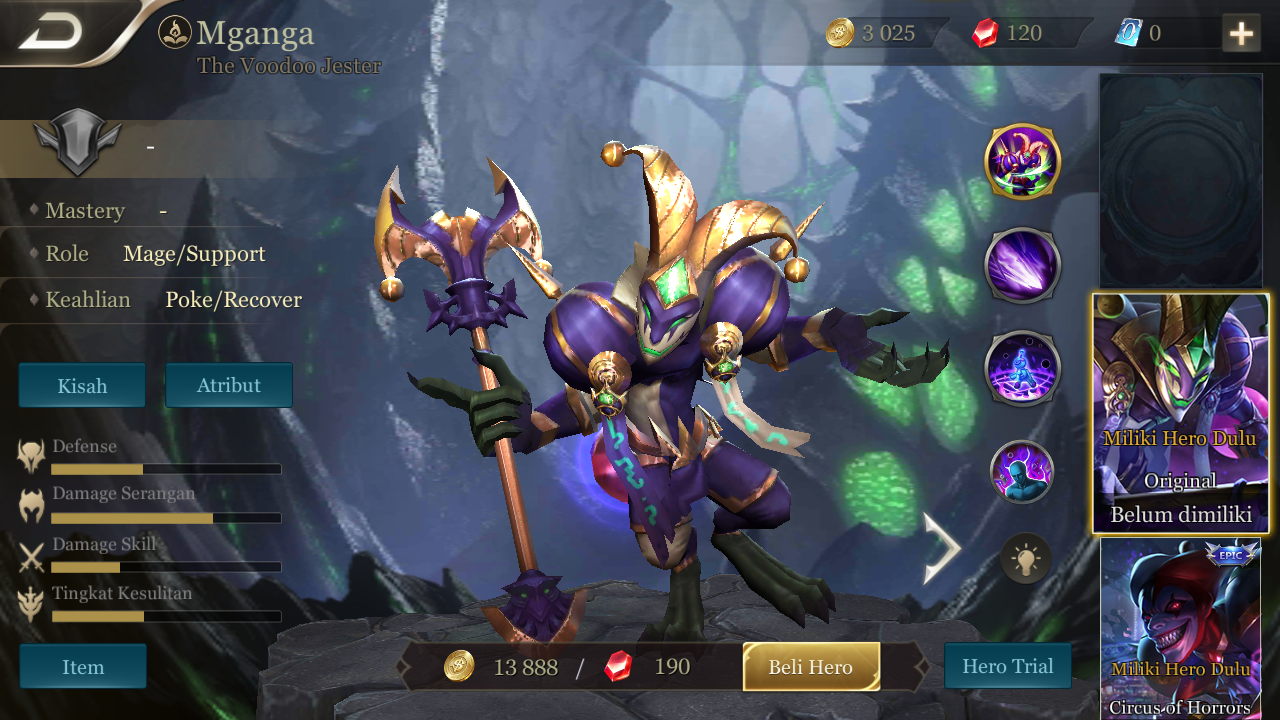This screenshot has height=720, width=1280.
Task: Switch to the Kisah tab
Action: (81, 385)
